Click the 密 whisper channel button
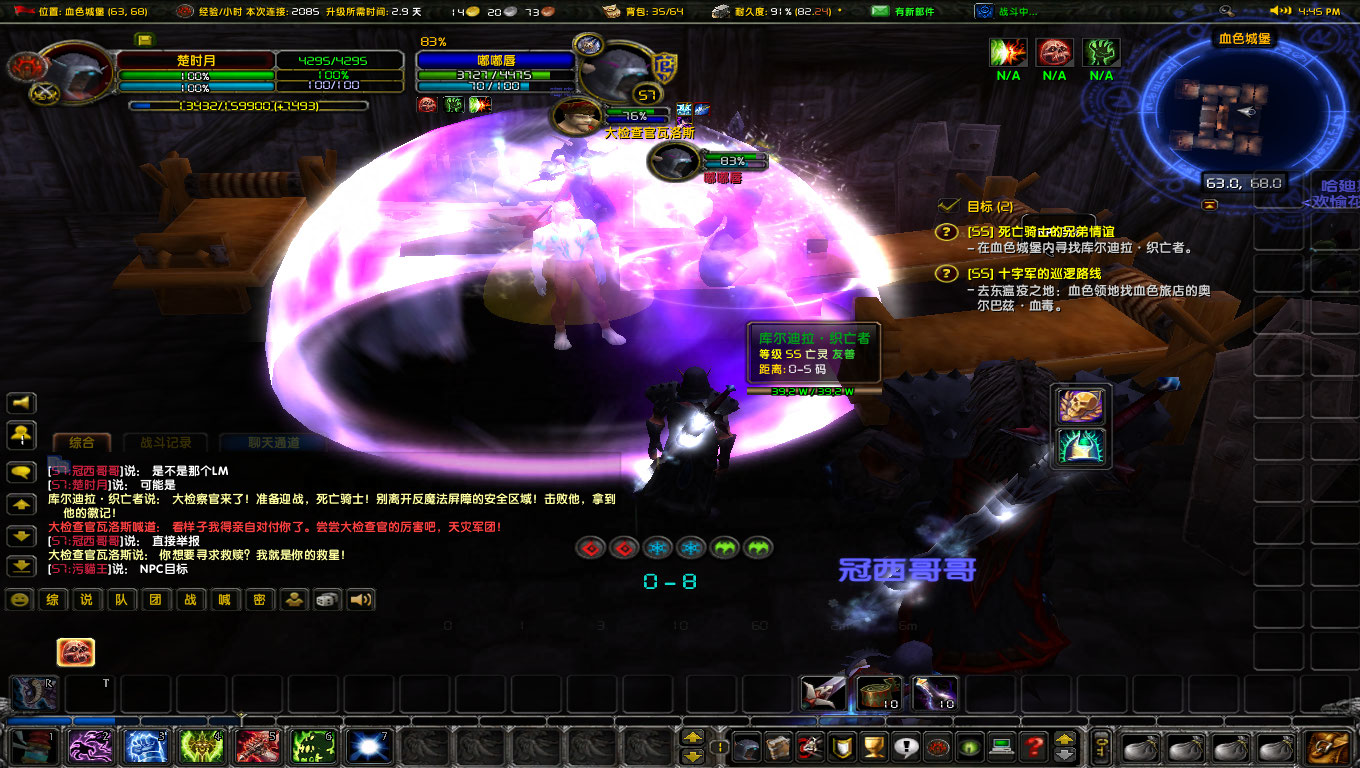This screenshot has height=768, width=1360. coord(259,601)
